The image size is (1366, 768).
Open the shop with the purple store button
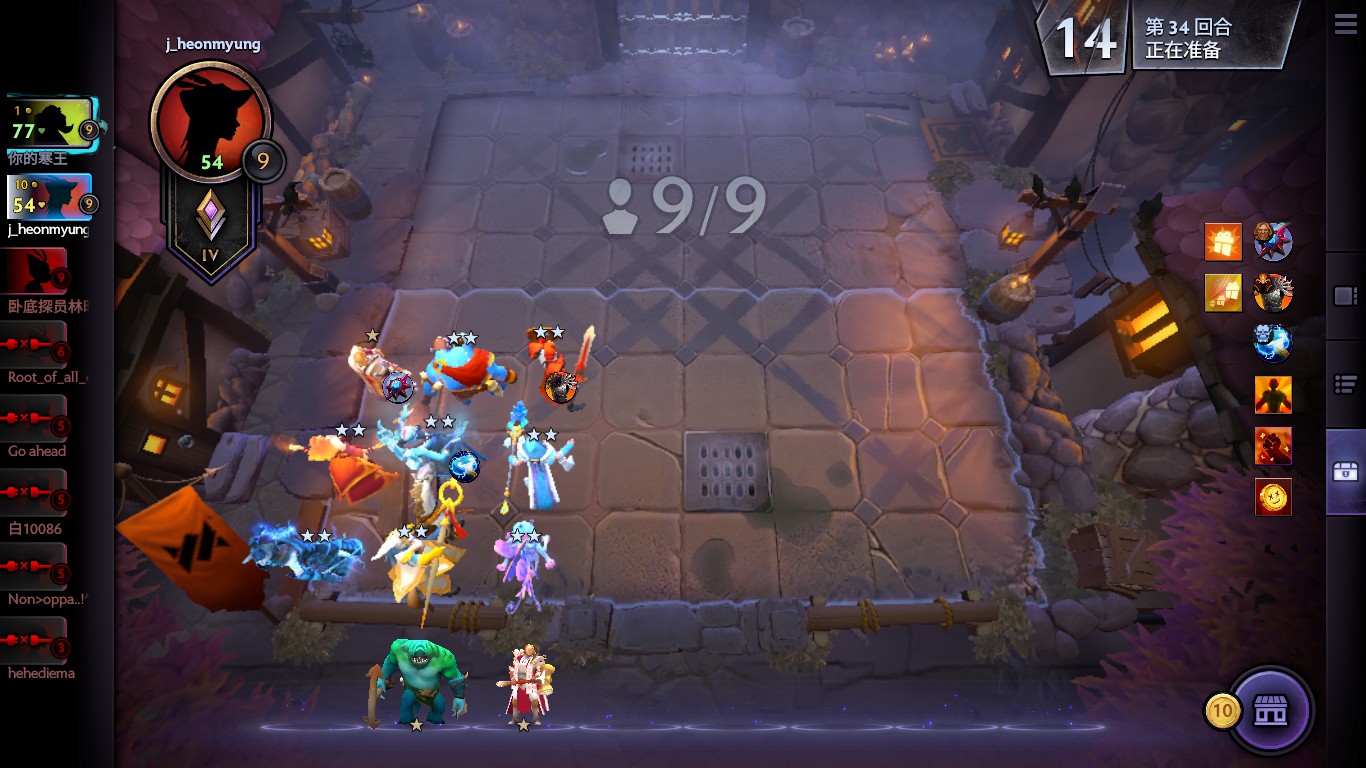point(1270,710)
